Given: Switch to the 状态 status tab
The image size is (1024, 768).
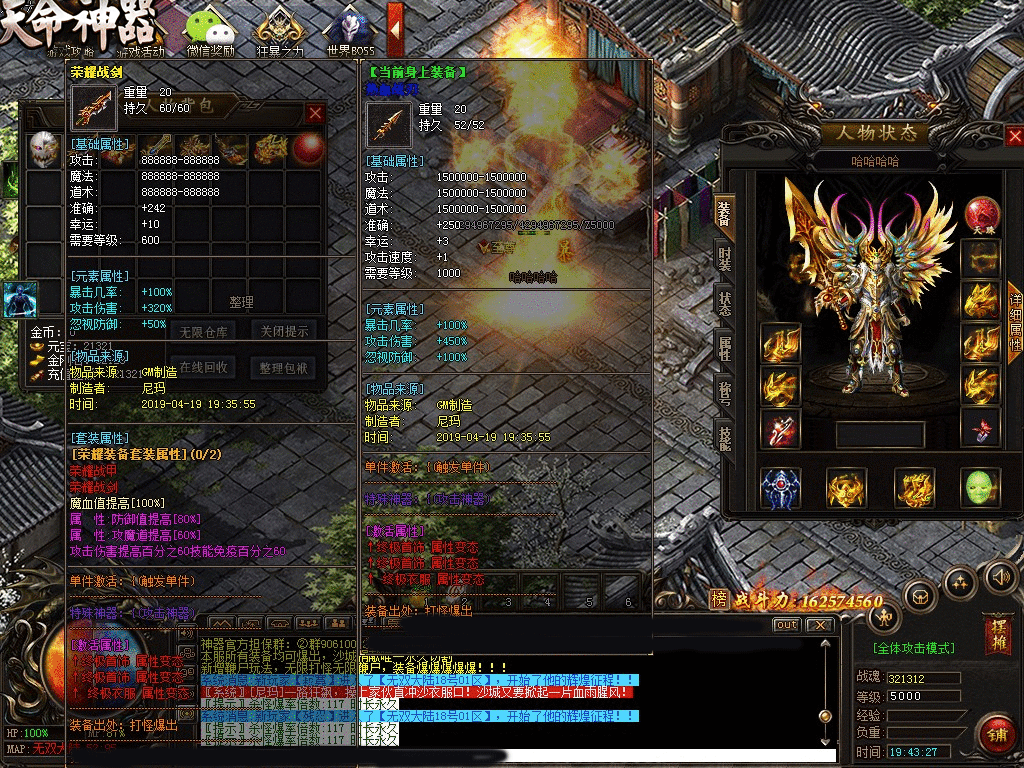Looking at the screenshot, I should point(724,304).
